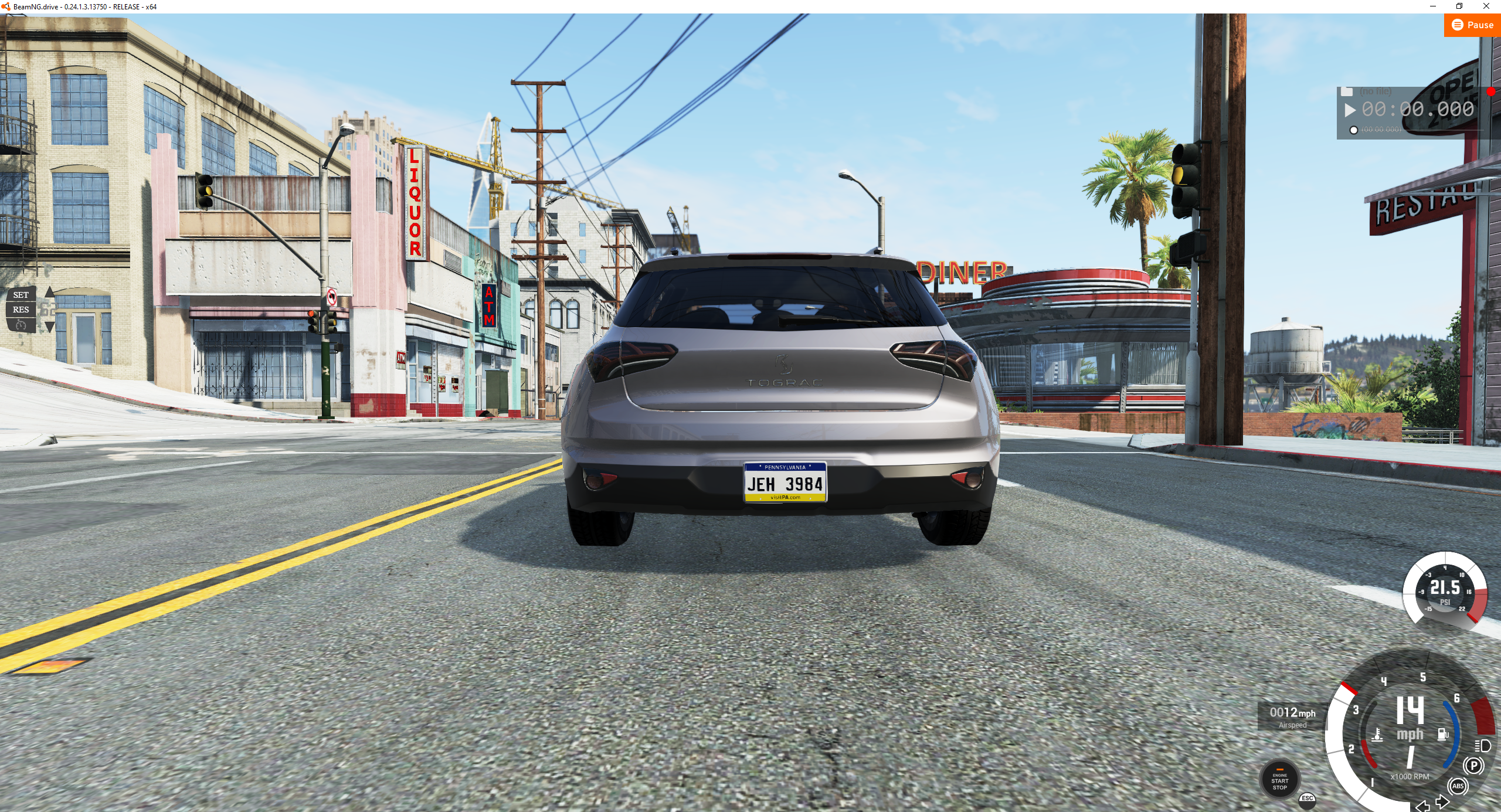This screenshot has height=812, width=1501.
Task: Click the cruise control dial icon below RES
Action: [x=21, y=325]
